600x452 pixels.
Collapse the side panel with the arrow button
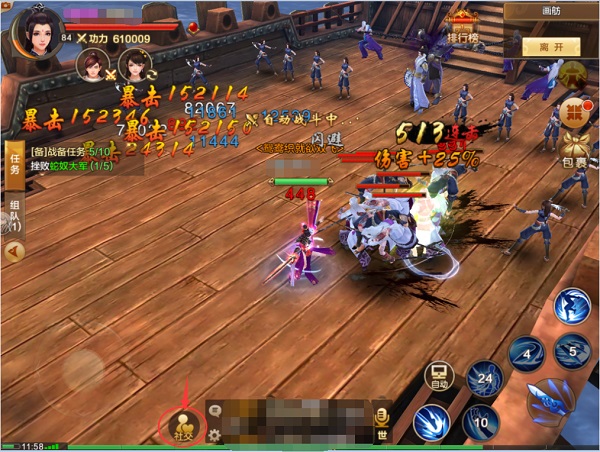coord(14,252)
